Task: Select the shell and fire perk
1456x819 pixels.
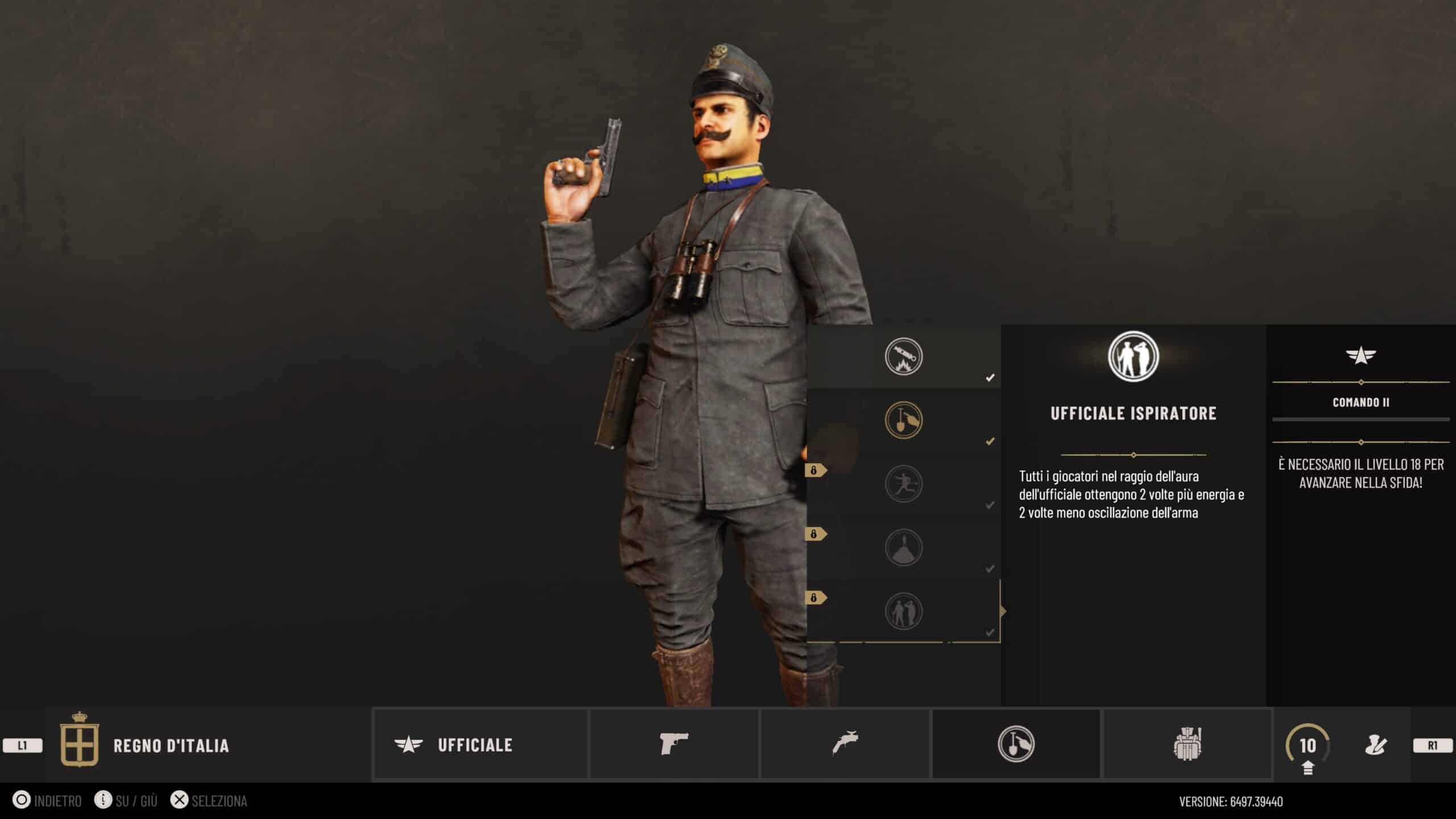Action: click(x=903, y=357)
